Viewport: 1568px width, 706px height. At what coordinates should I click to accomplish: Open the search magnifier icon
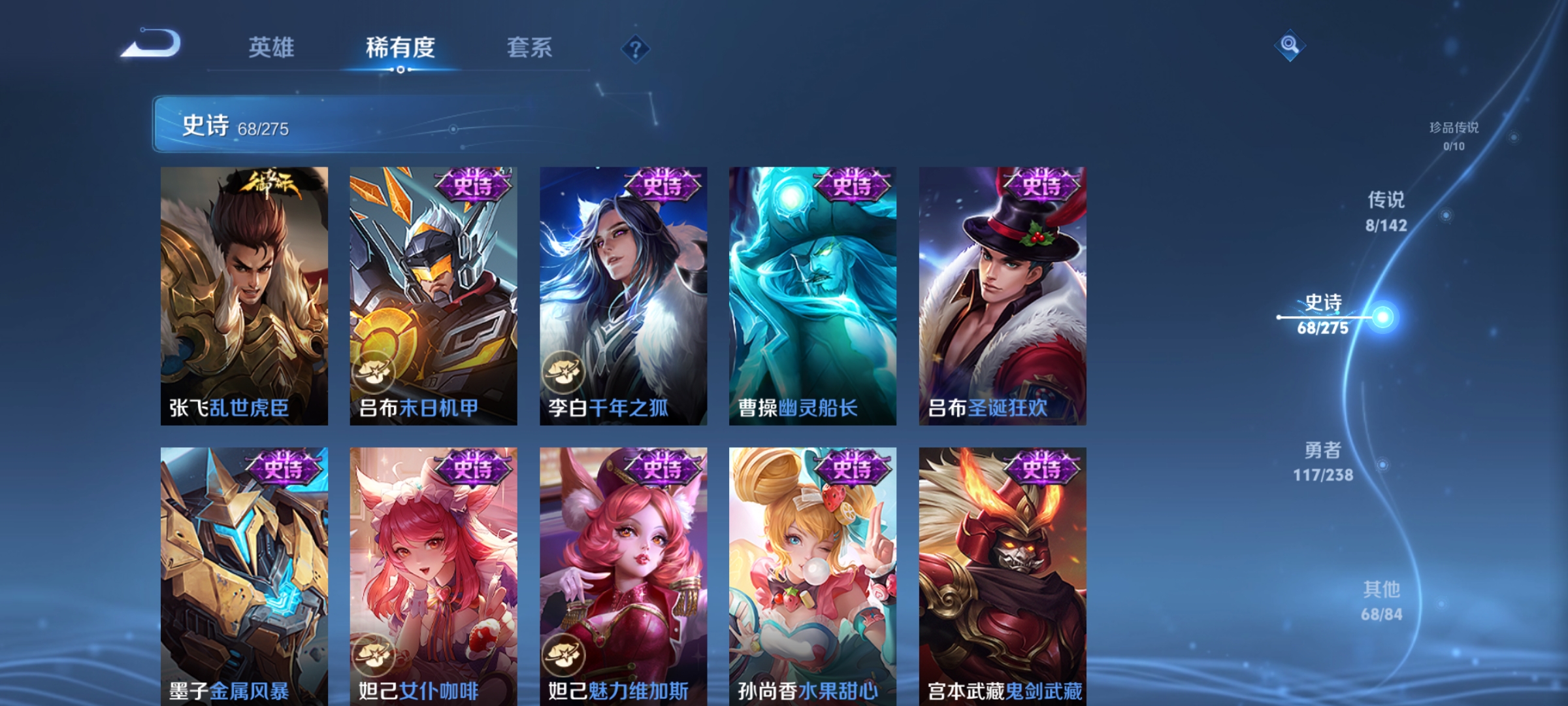point(1288,44)
